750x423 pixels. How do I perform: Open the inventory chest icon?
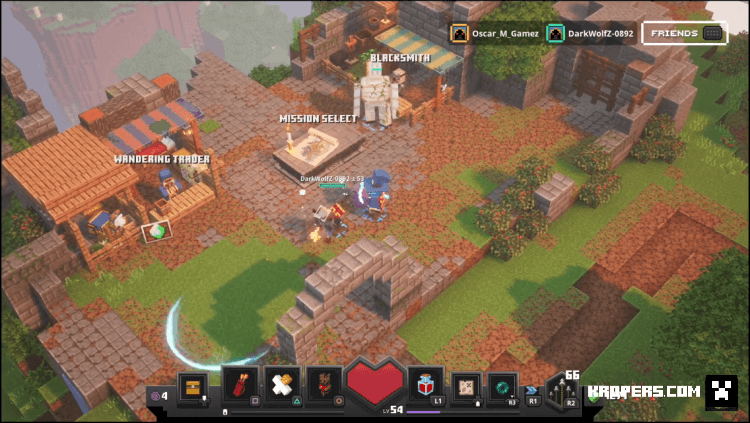click(x=192, y=386)
